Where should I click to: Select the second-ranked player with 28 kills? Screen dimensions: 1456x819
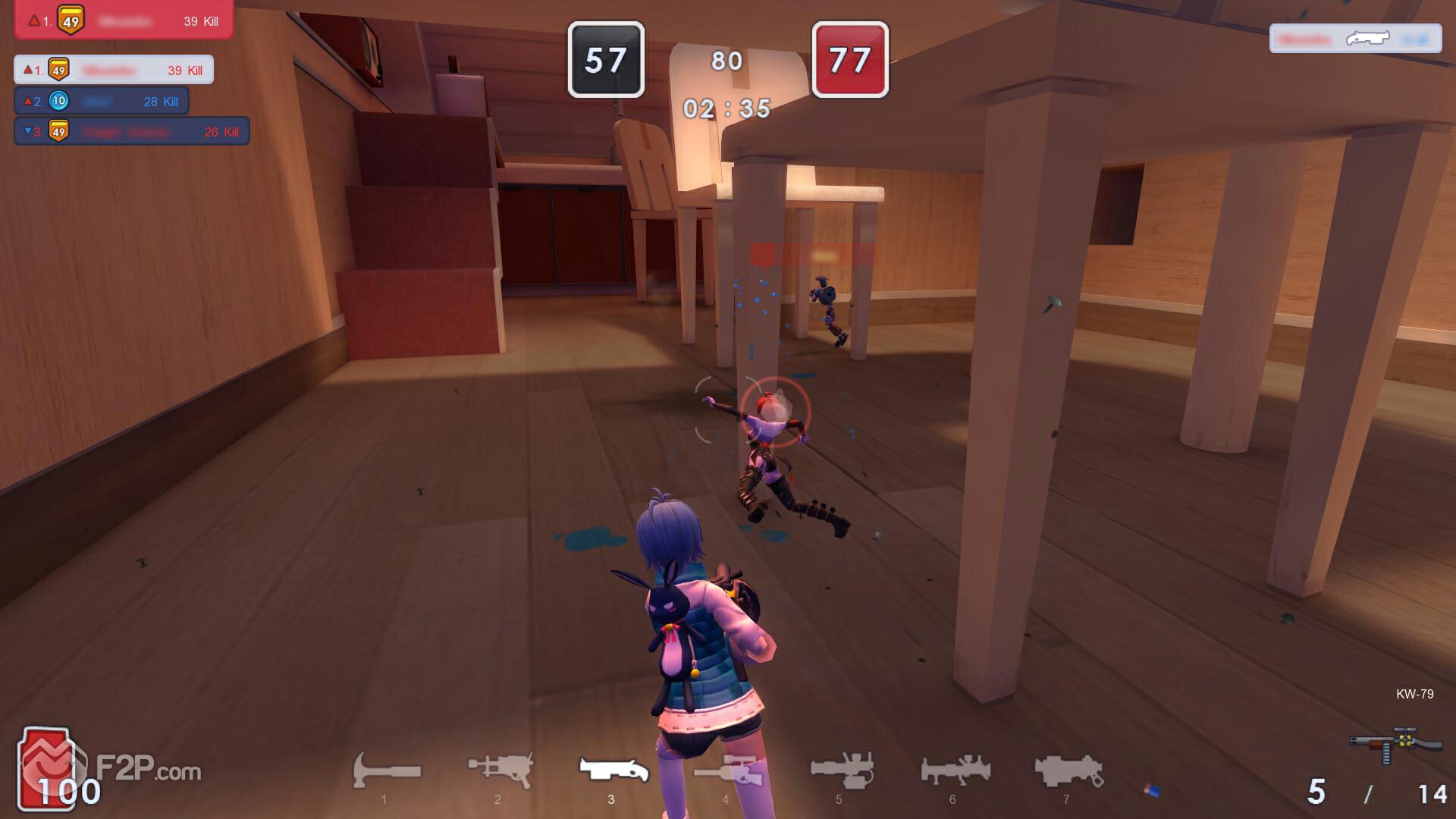[x=102, y=101]
